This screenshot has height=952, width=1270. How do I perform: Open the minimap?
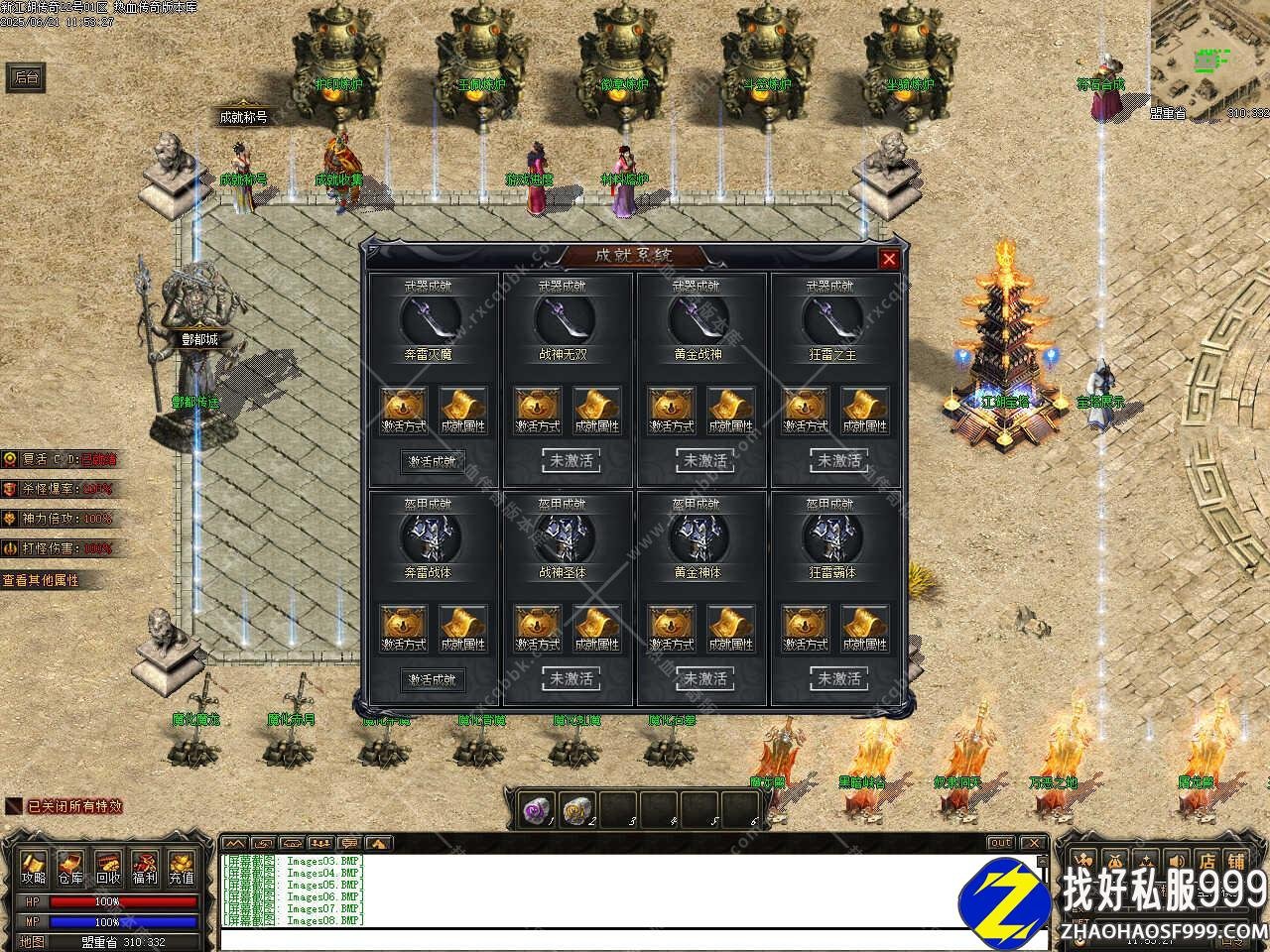tap(1210, 55)
